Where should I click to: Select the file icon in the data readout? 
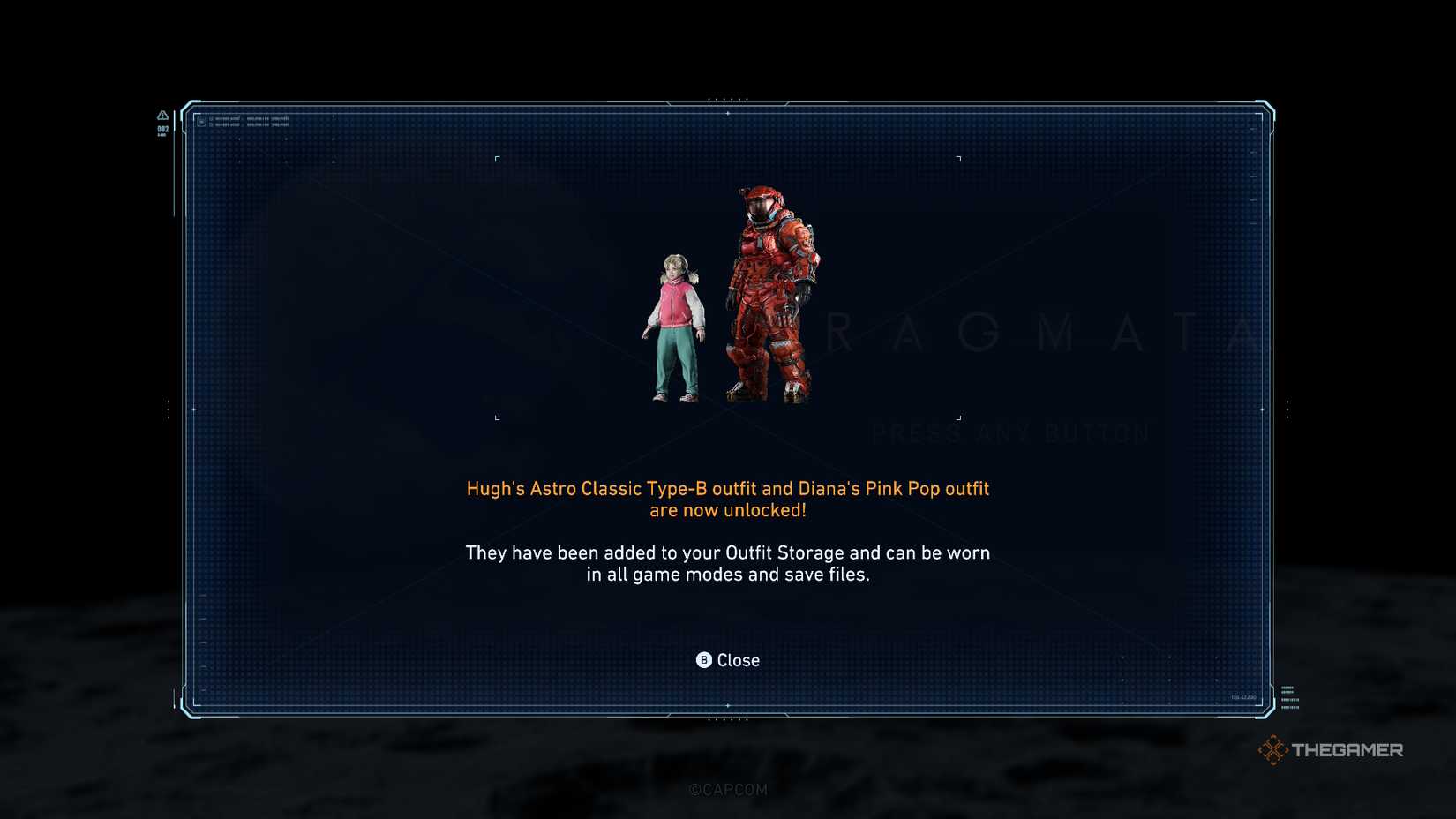tap(203, 123)
